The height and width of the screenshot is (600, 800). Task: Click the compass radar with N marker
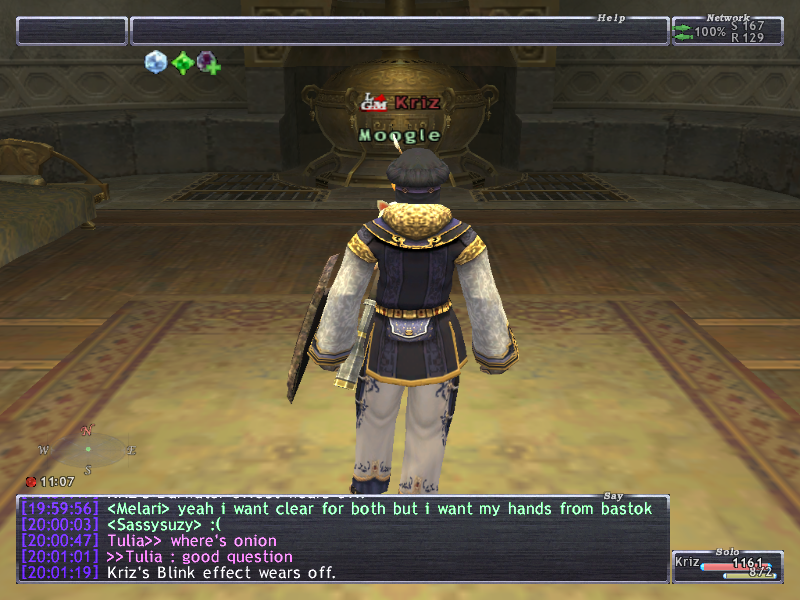[88, 449]
